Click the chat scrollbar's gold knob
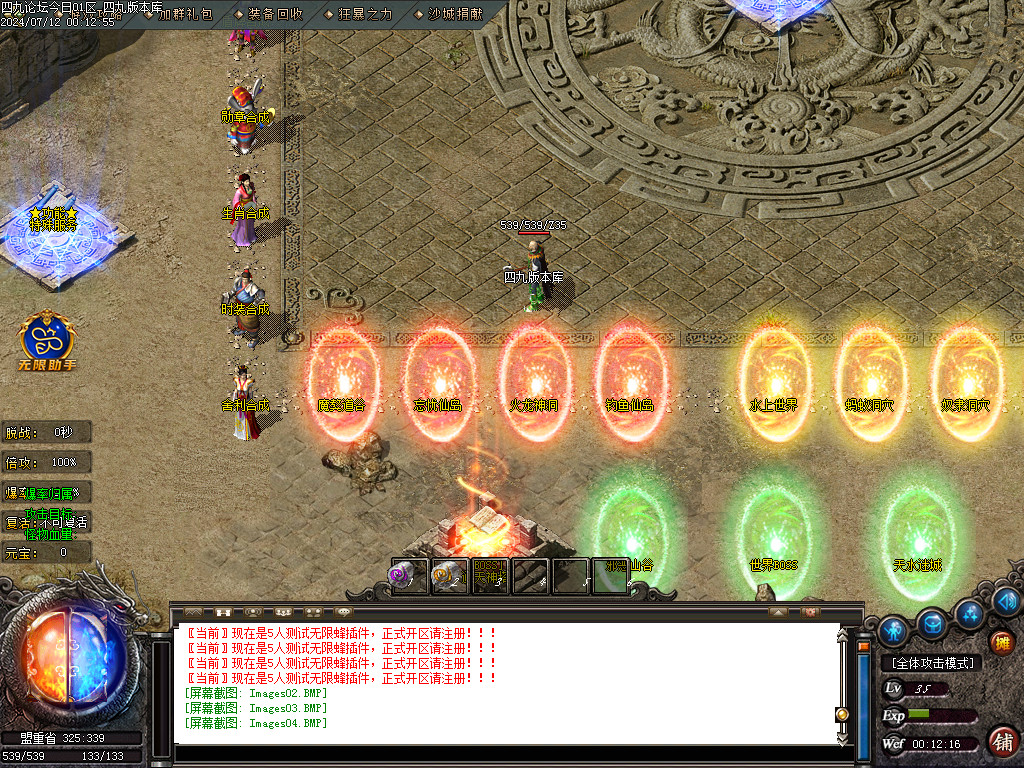The height and width of the screenshot is (768, 1024). pyautogui.click(x=842, y=714)
